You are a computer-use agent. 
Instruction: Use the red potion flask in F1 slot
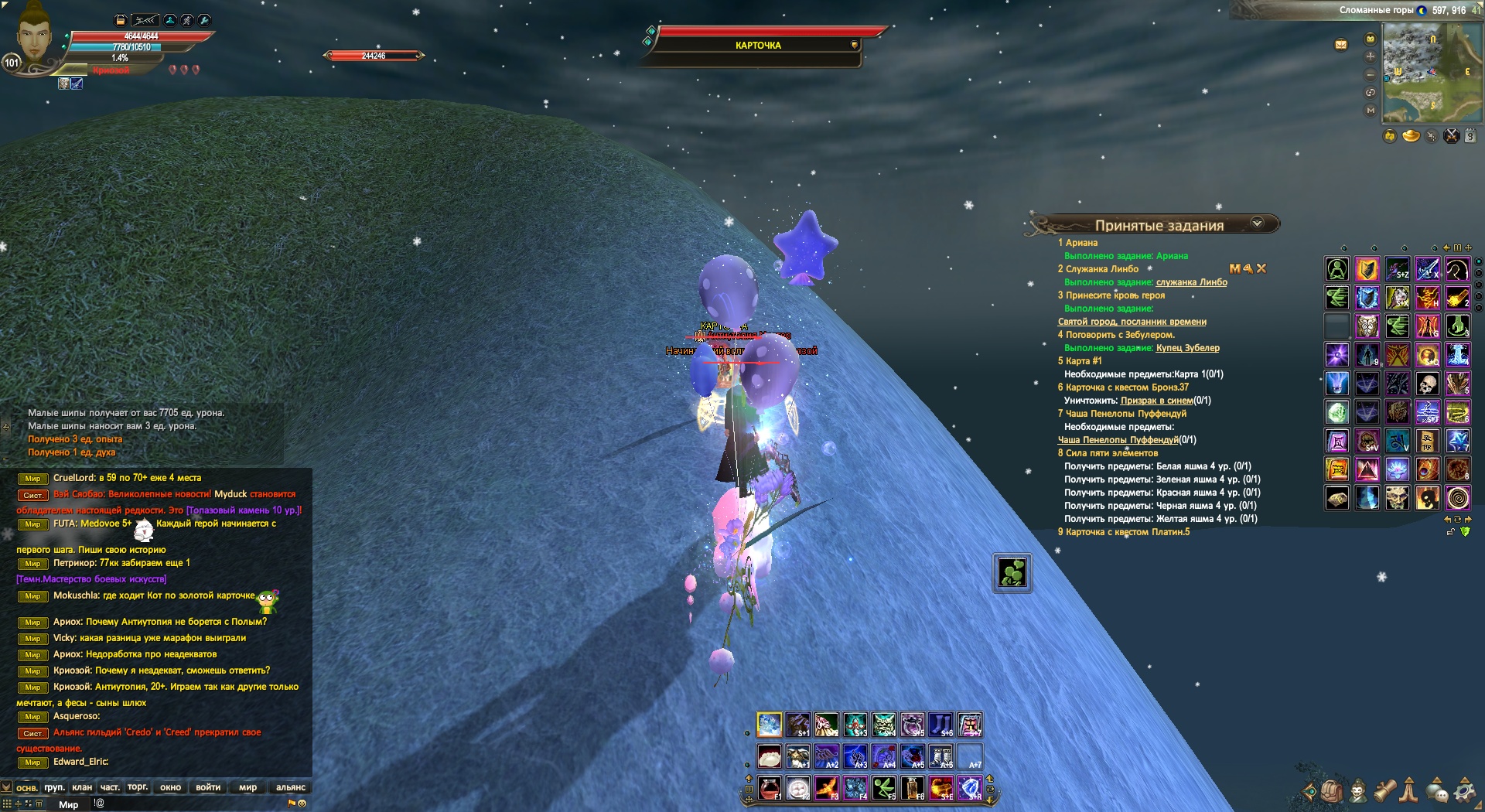769,788
